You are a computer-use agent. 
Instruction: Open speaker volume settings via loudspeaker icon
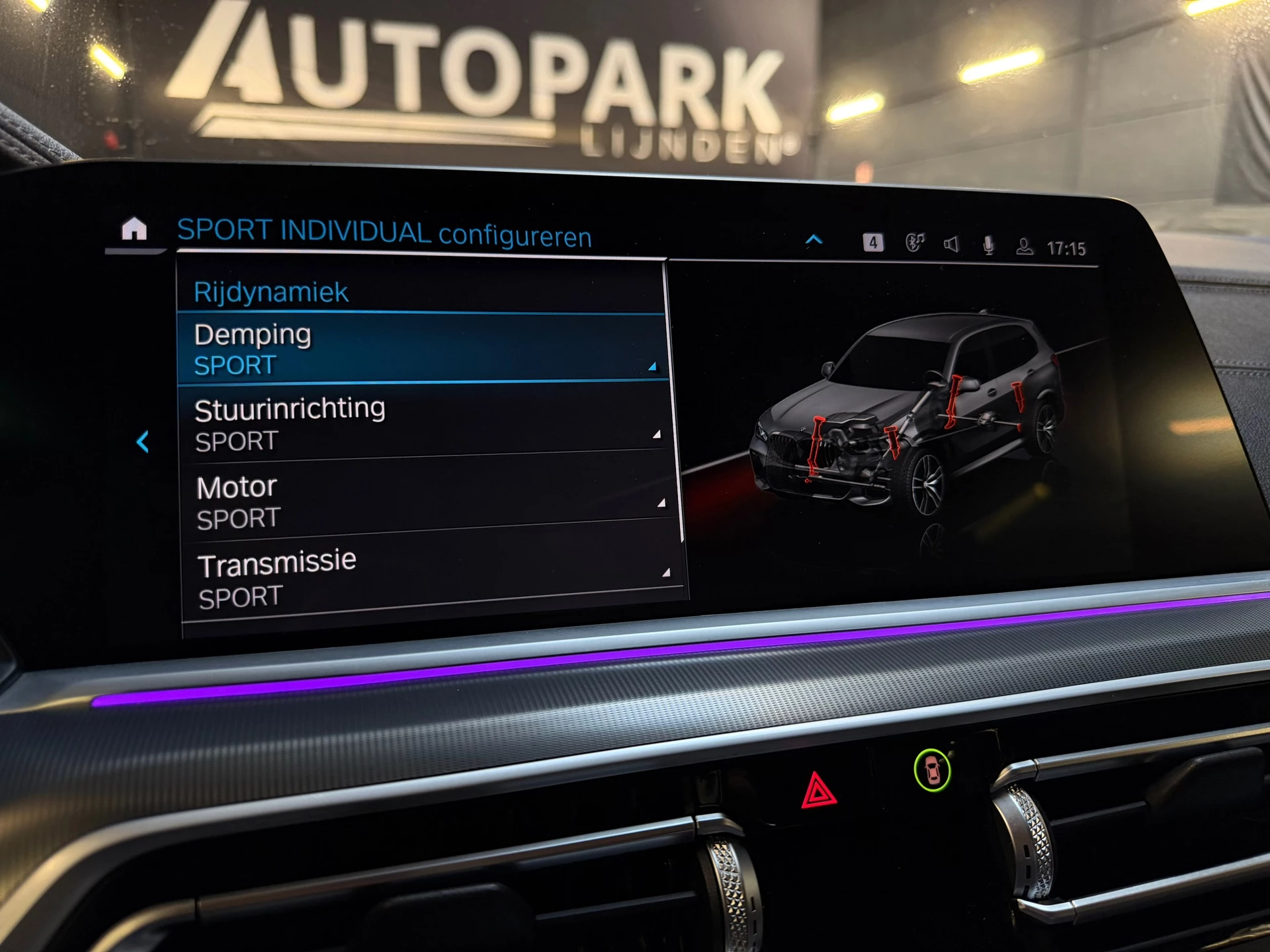(x=951, y=243)
